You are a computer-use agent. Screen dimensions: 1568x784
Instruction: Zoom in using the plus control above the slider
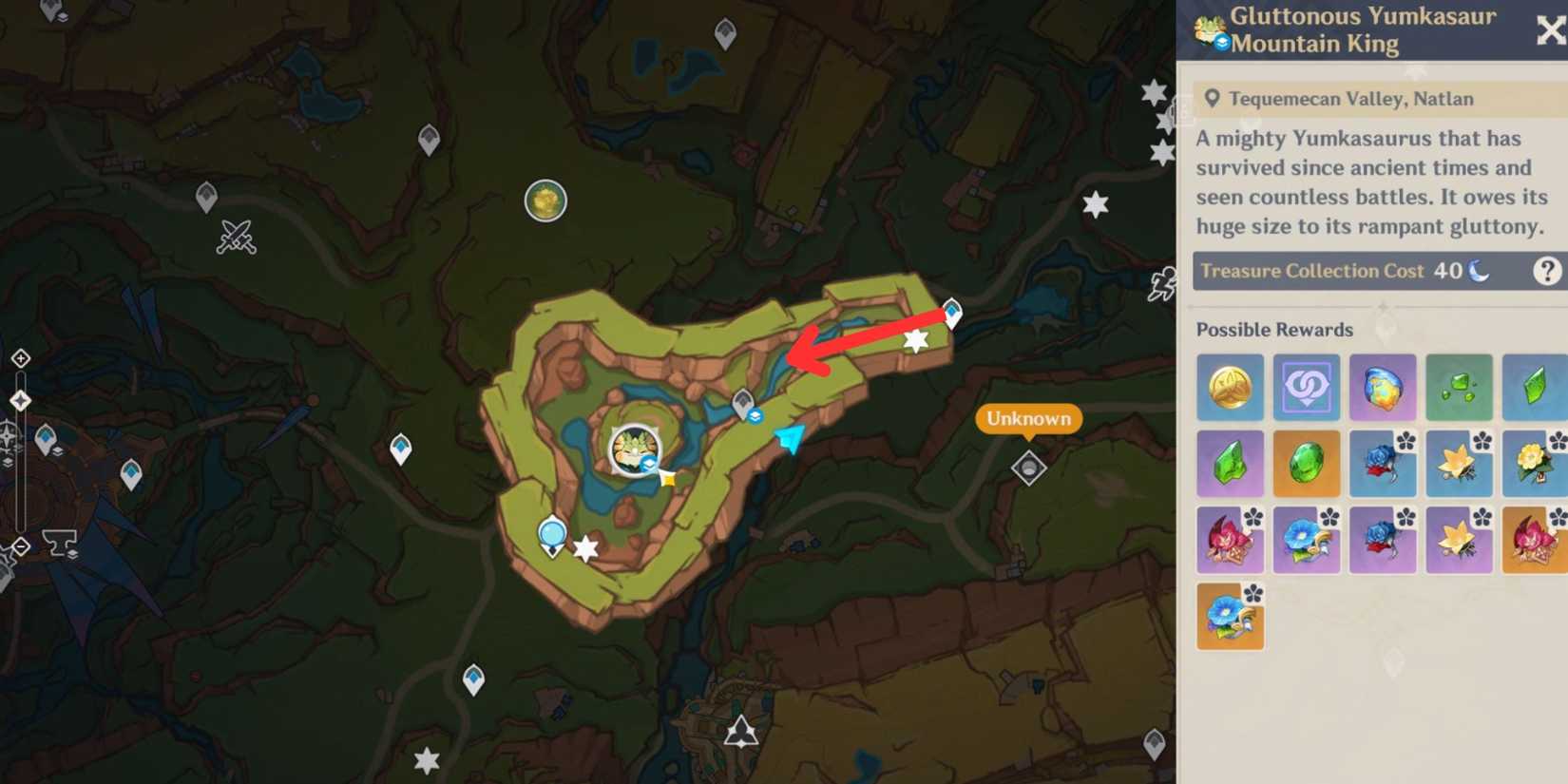click(21, 359)
